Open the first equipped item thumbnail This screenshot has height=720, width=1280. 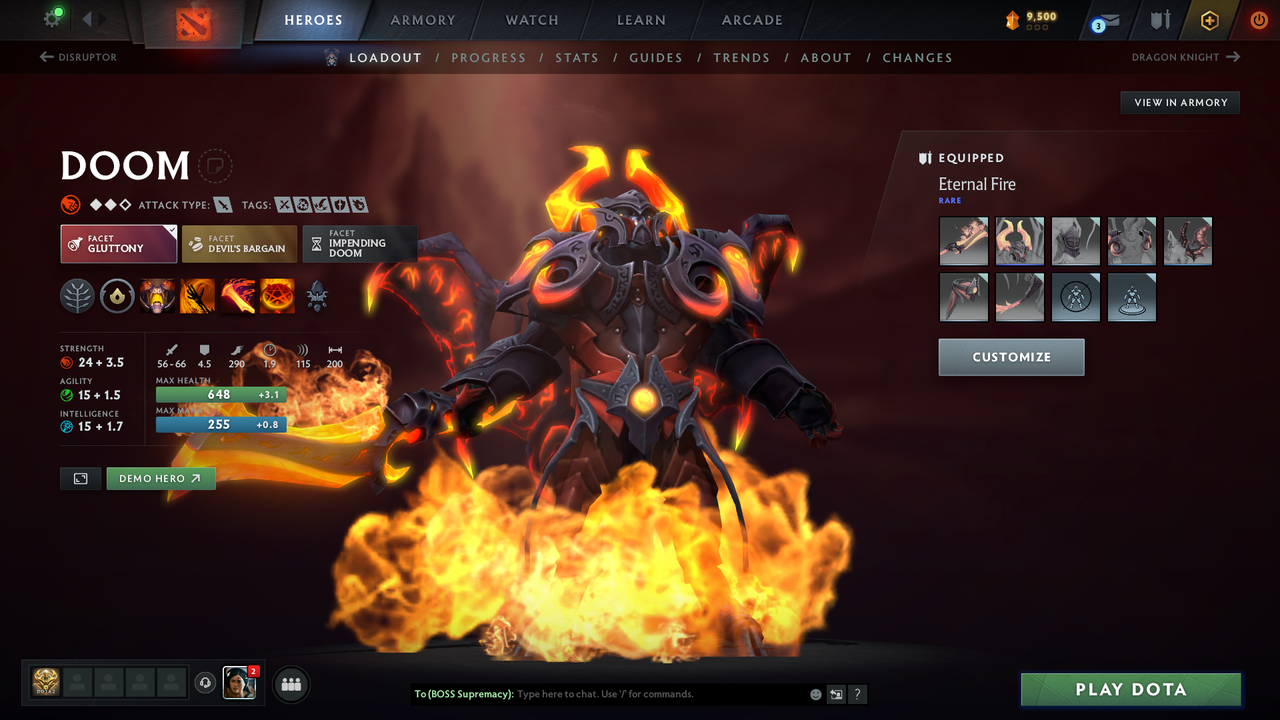963,241
